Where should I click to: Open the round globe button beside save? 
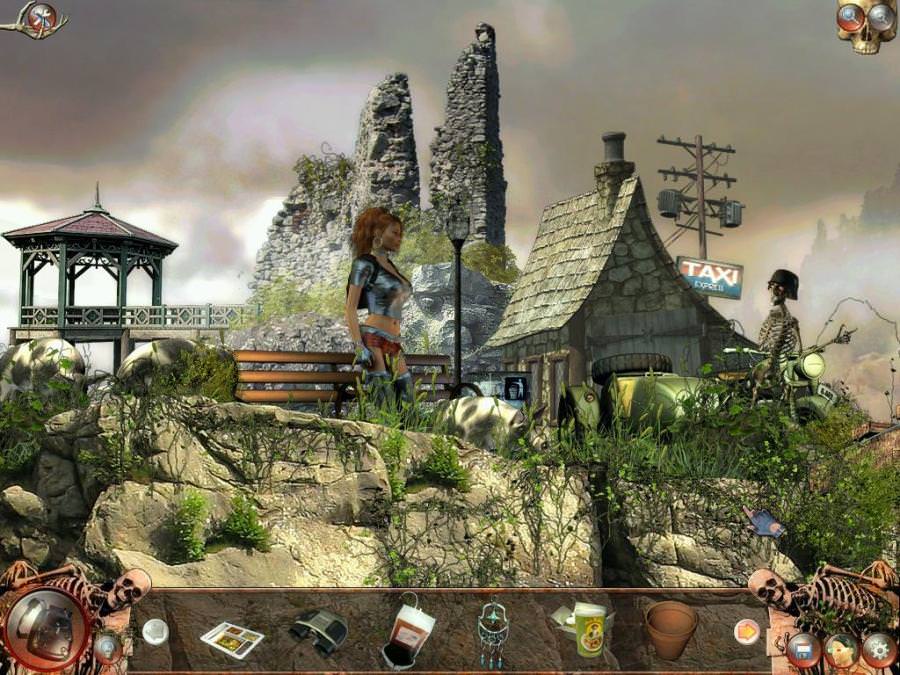tap(841, 649)
